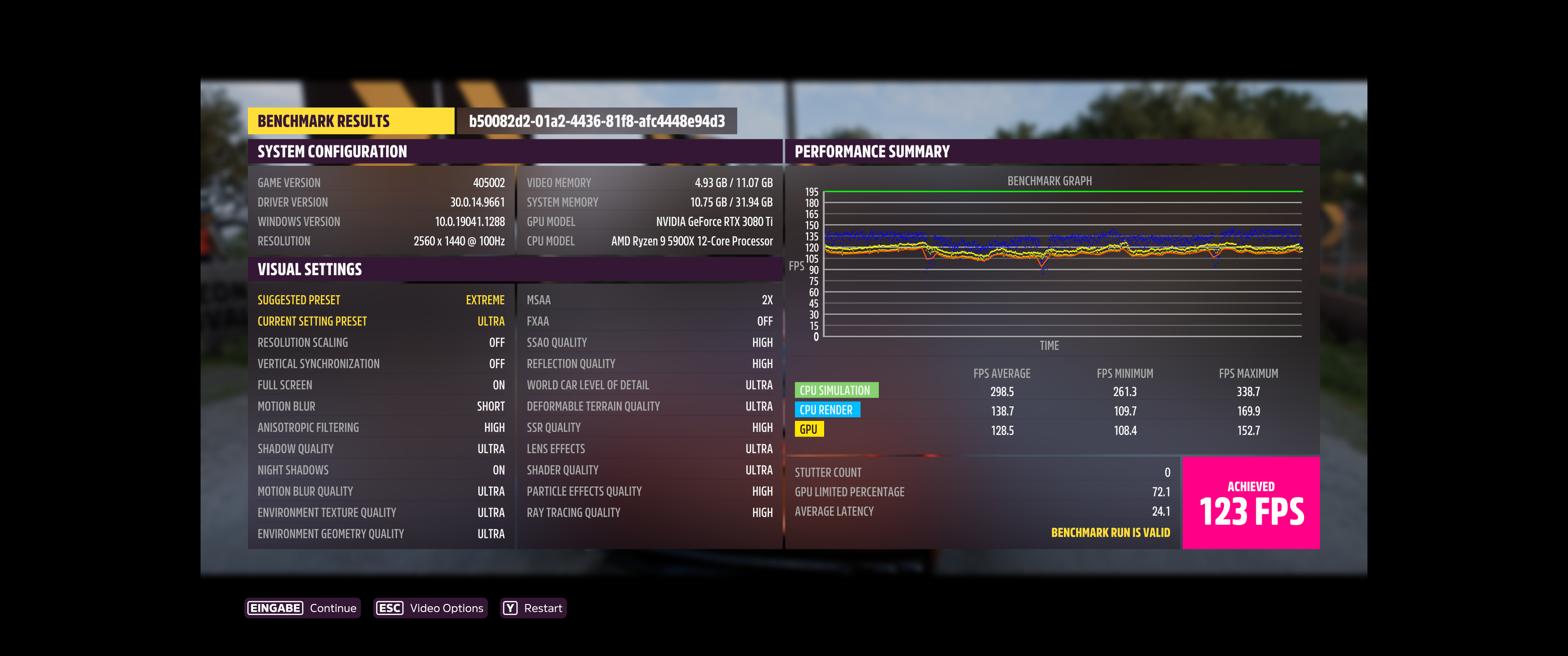Switch to the PERFORMANCE SUMMARY section
1568x656 pixels.
[872, 151]
